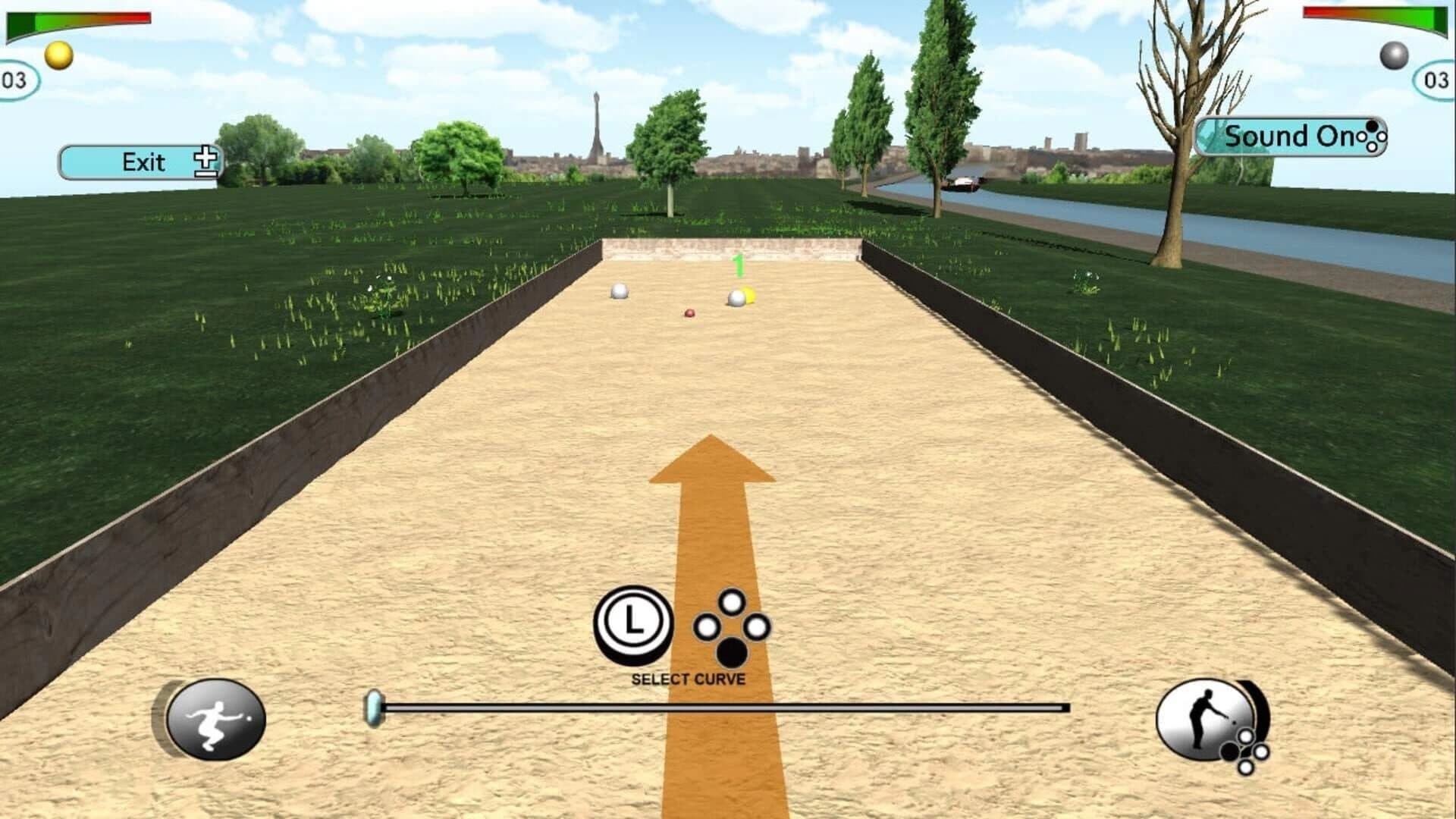Select the bottom black dot in the curve selector
The width and height of the screenshot is (1456, 819).
732,650
